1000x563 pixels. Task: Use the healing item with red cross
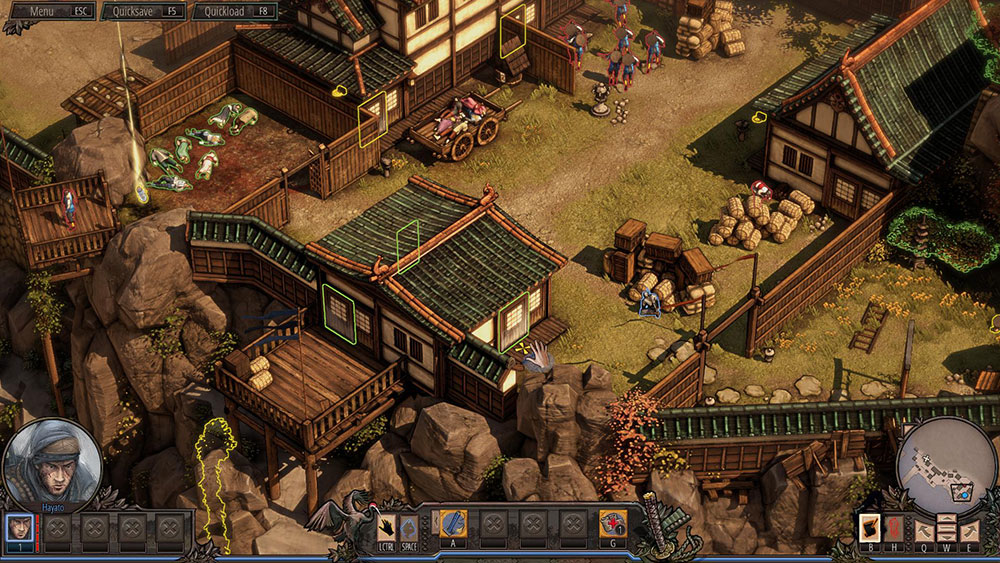(x=612, y=523)
